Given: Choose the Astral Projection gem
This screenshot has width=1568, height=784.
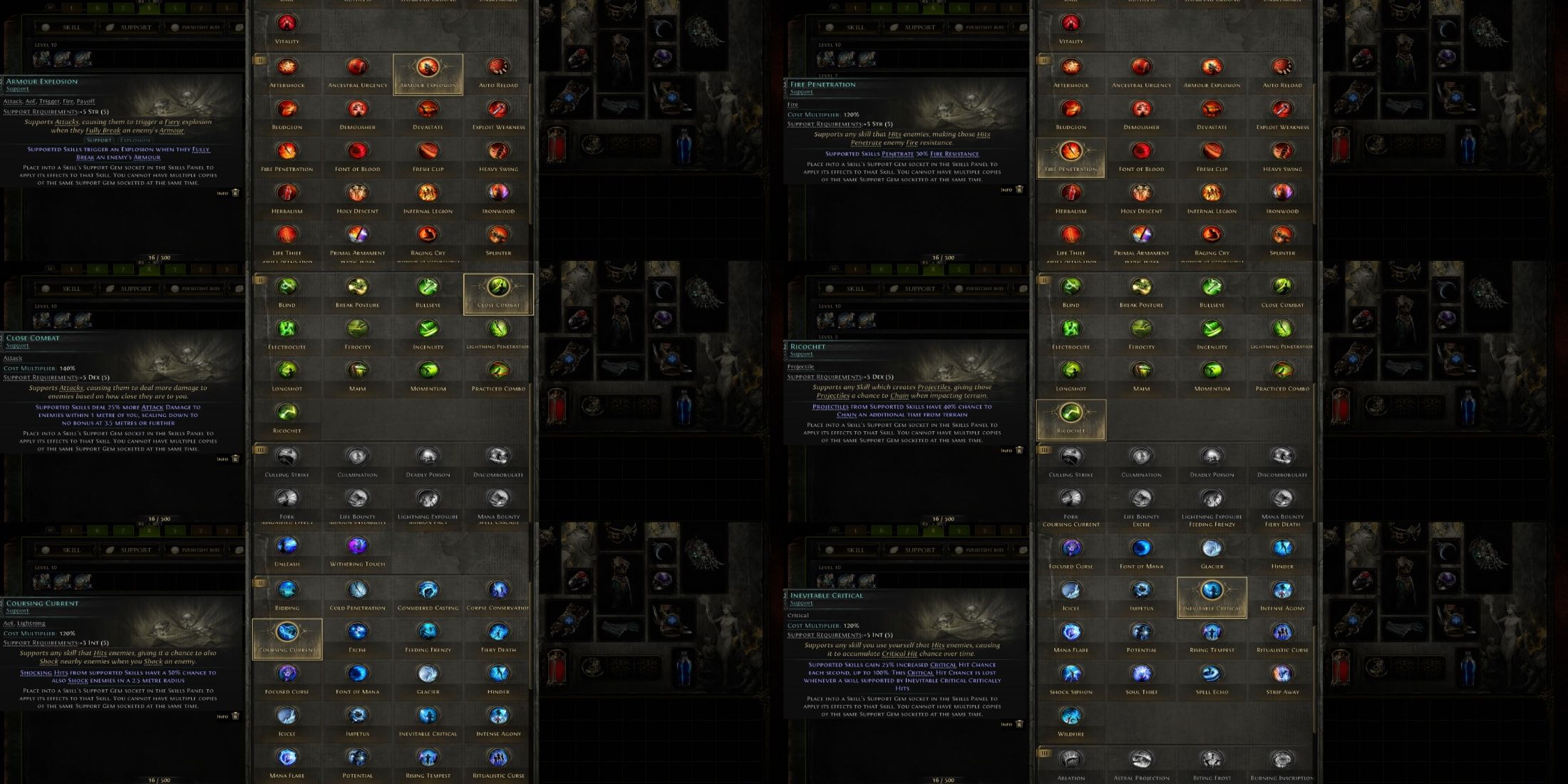Looking at the screenshot, I should coord(1141,761).
